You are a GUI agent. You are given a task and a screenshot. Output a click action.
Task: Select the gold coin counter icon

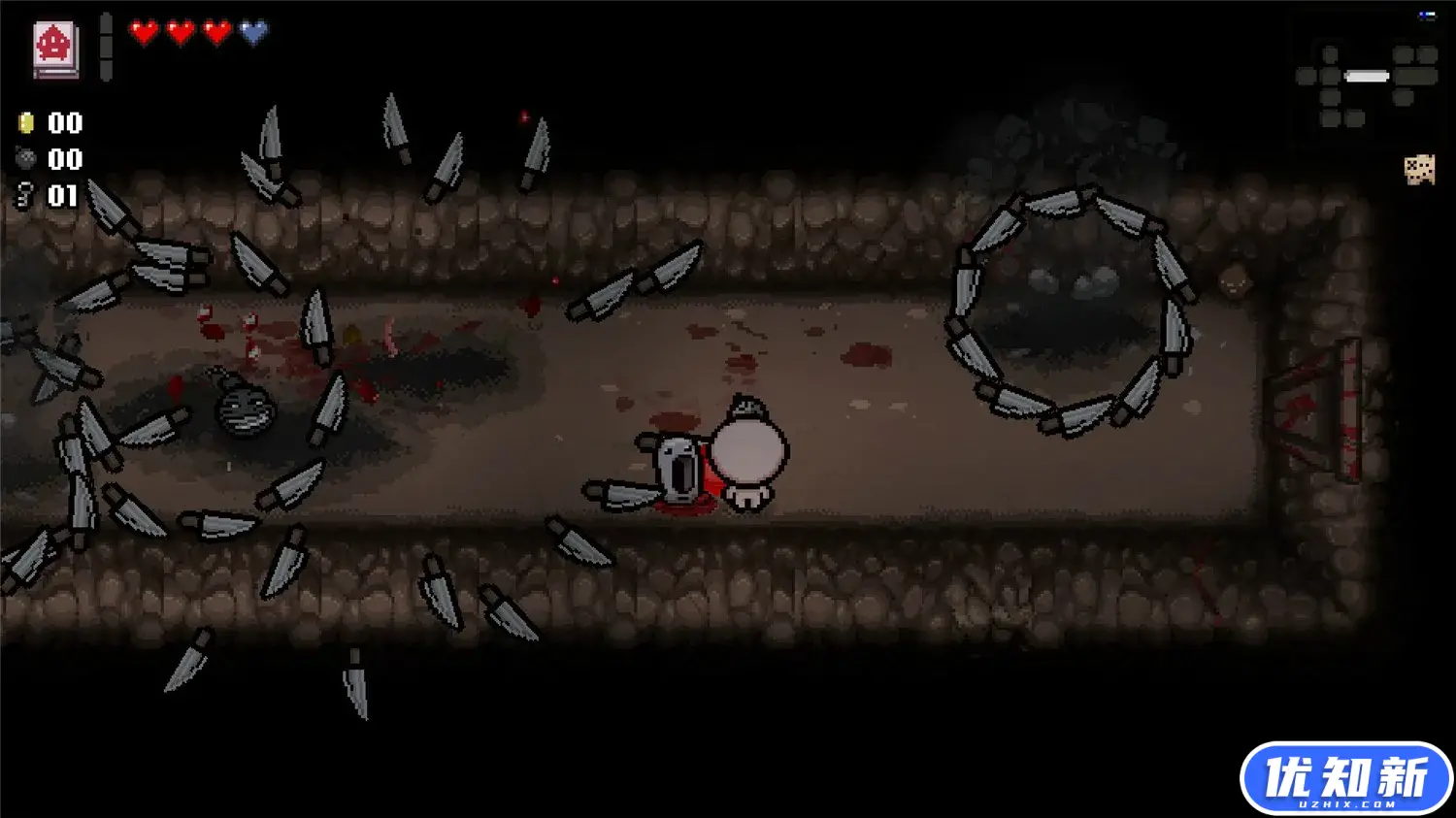coord(25,123)
